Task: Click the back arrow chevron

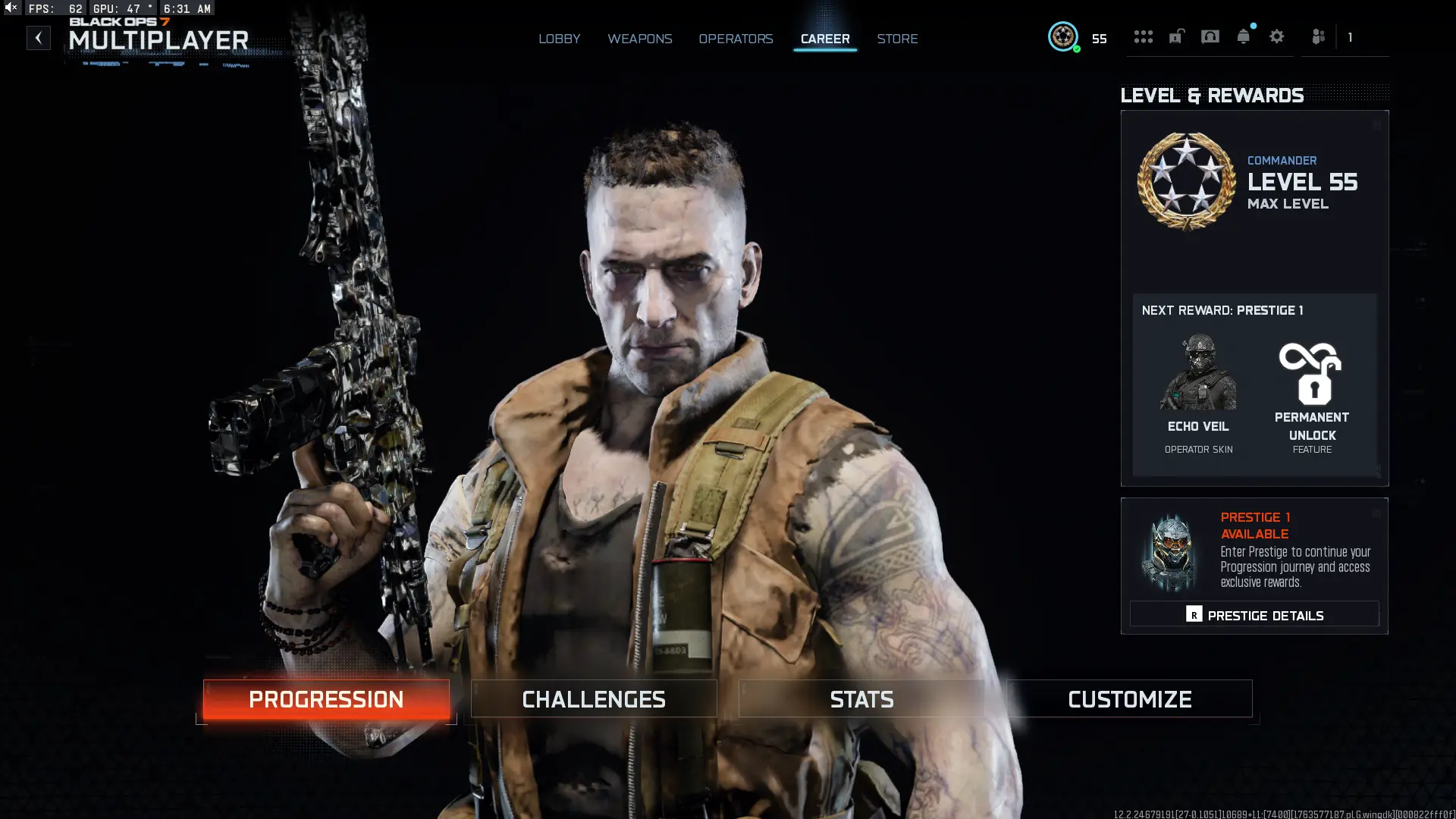Action: 38,37
